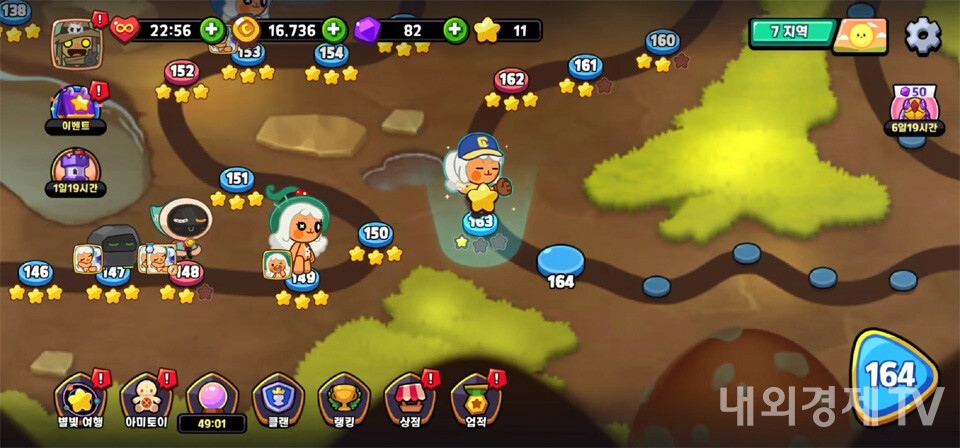Screen dimensions: 960x448
Task: Open the 7 지역 region selector
Action: coord(791,33)
